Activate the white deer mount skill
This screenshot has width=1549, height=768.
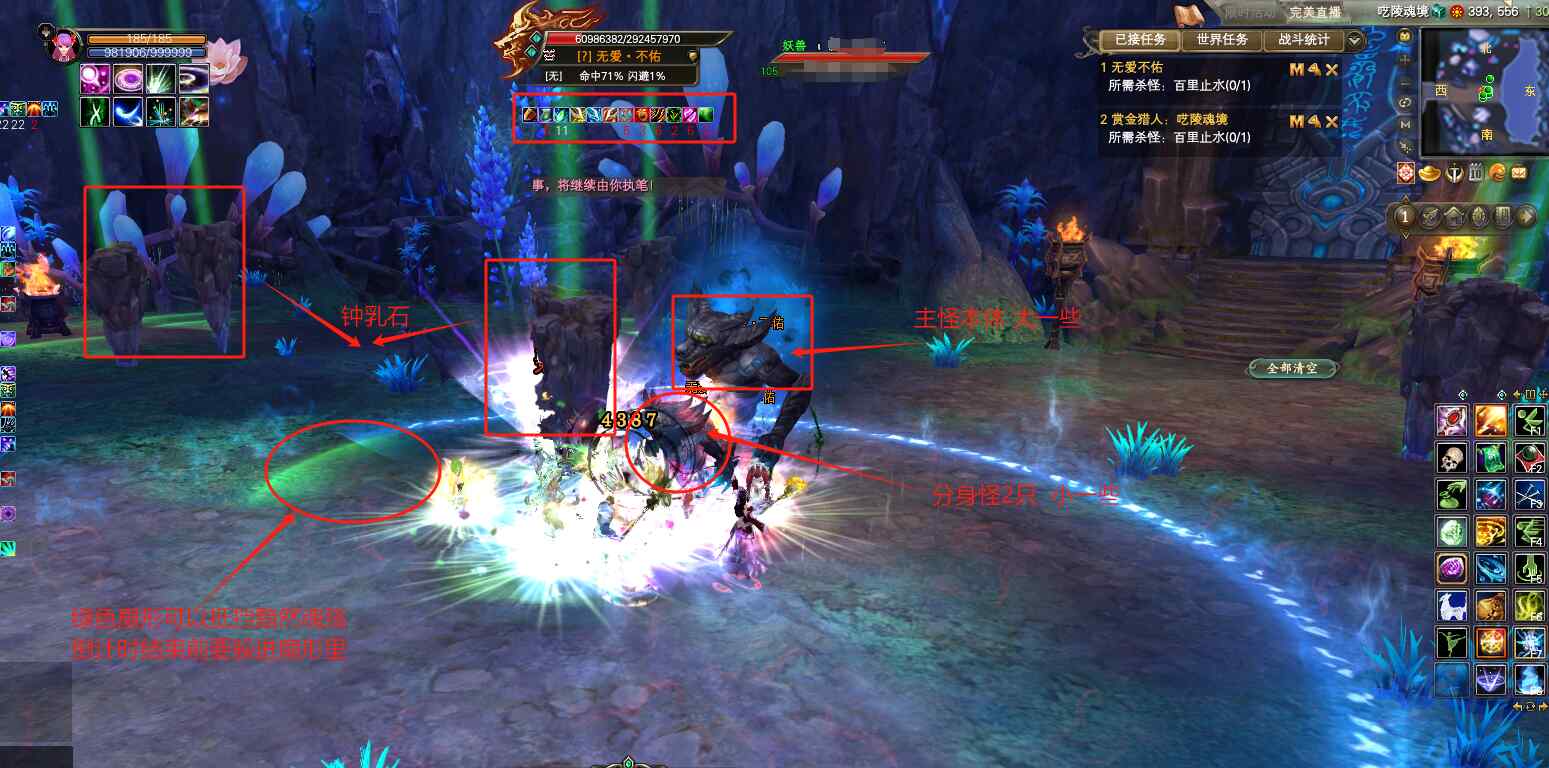[1452, 606]
